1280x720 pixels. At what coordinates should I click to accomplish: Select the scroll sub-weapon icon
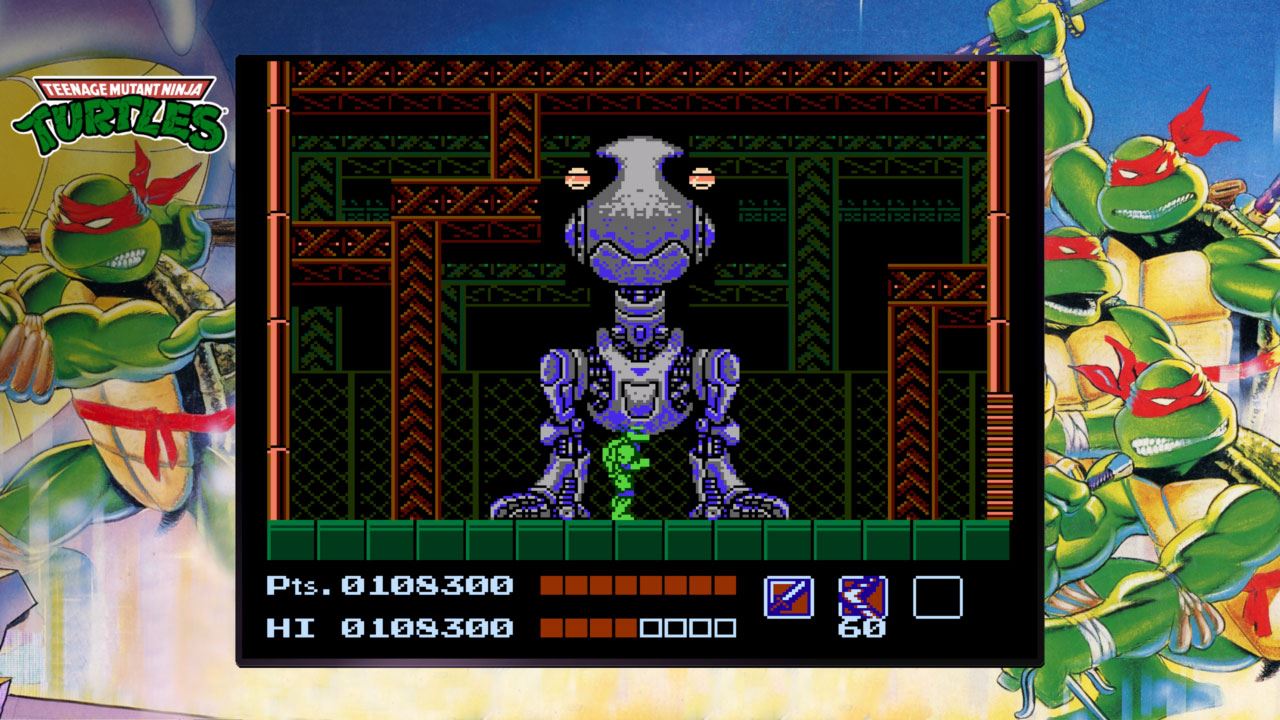862,597
